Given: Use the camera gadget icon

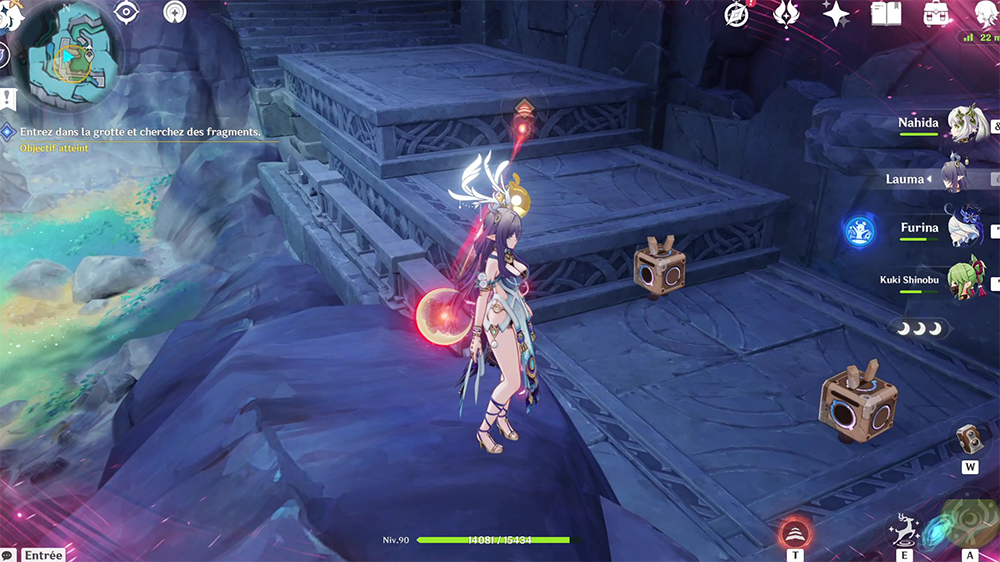Looking at the screenshot, I should pyautogui.click(x=969, y=440).
